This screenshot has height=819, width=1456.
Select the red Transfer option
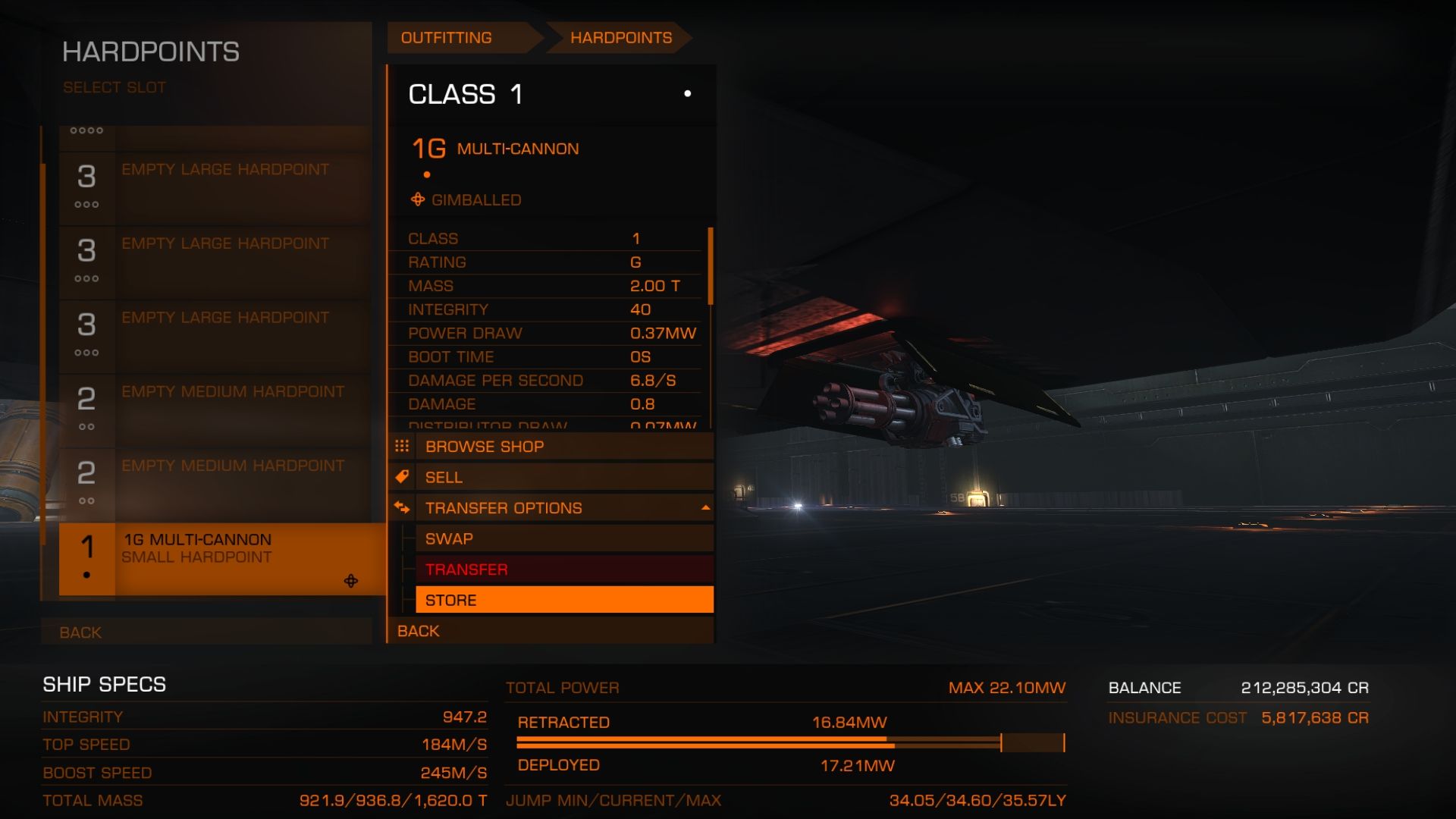tap(563, 570)
